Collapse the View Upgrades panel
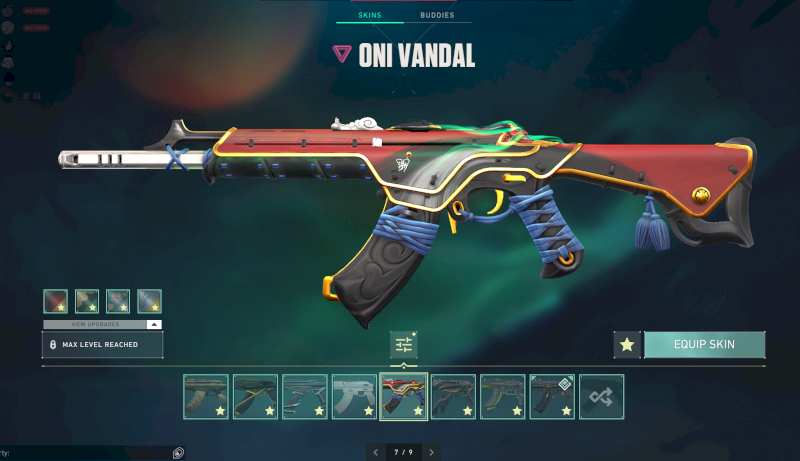This screenshot has width=800, height=461. [x=153, y=325]
